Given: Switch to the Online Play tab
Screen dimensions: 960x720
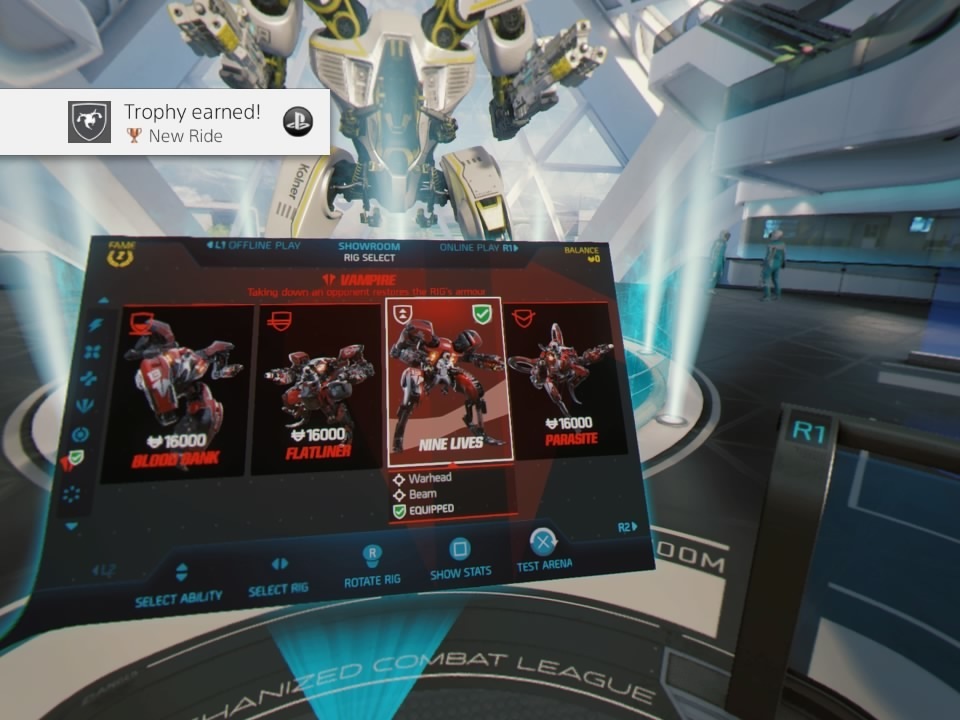Looking at the screenshot, I should click(479, 247).
